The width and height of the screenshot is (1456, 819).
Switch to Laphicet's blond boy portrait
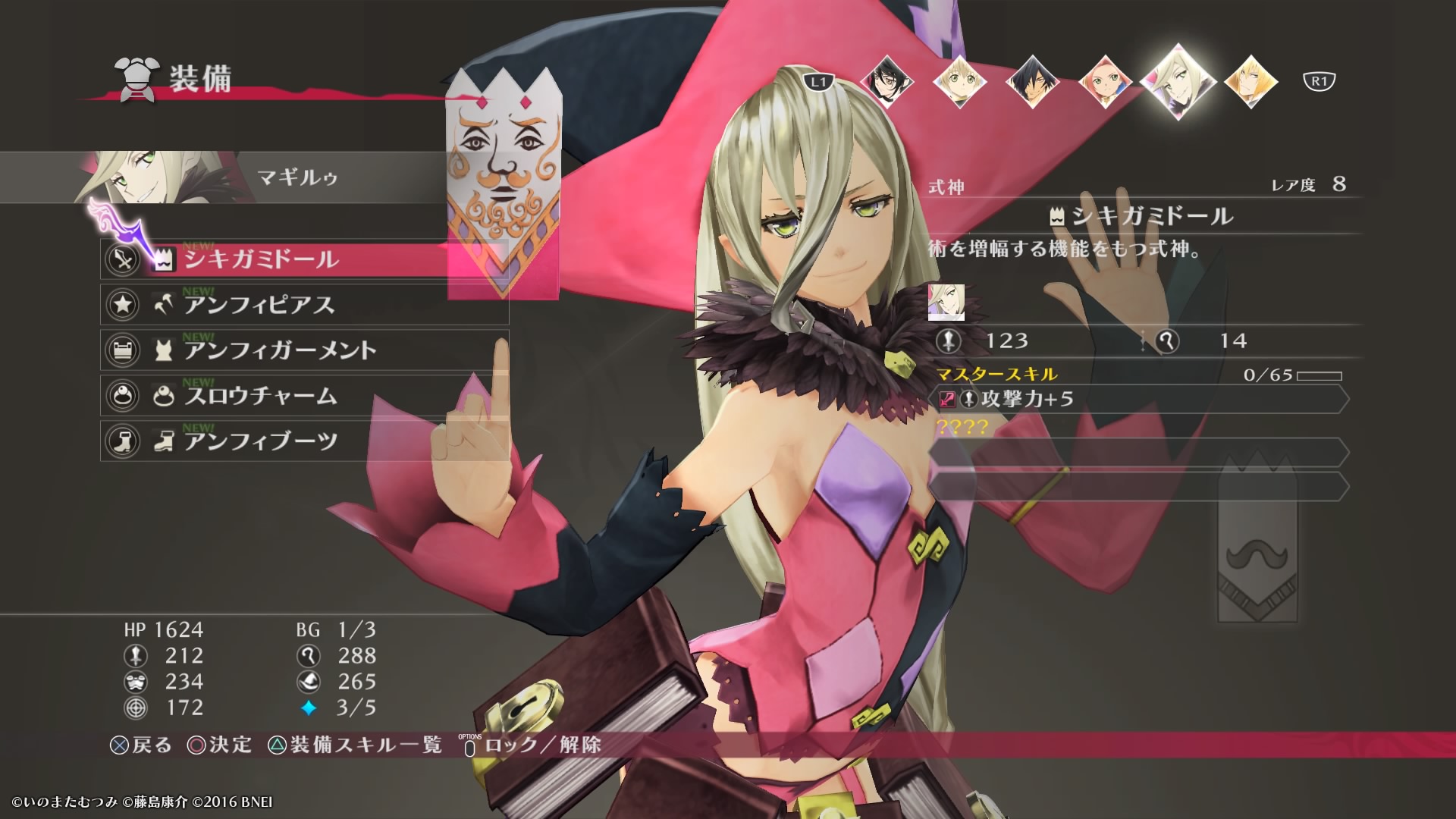959,81
